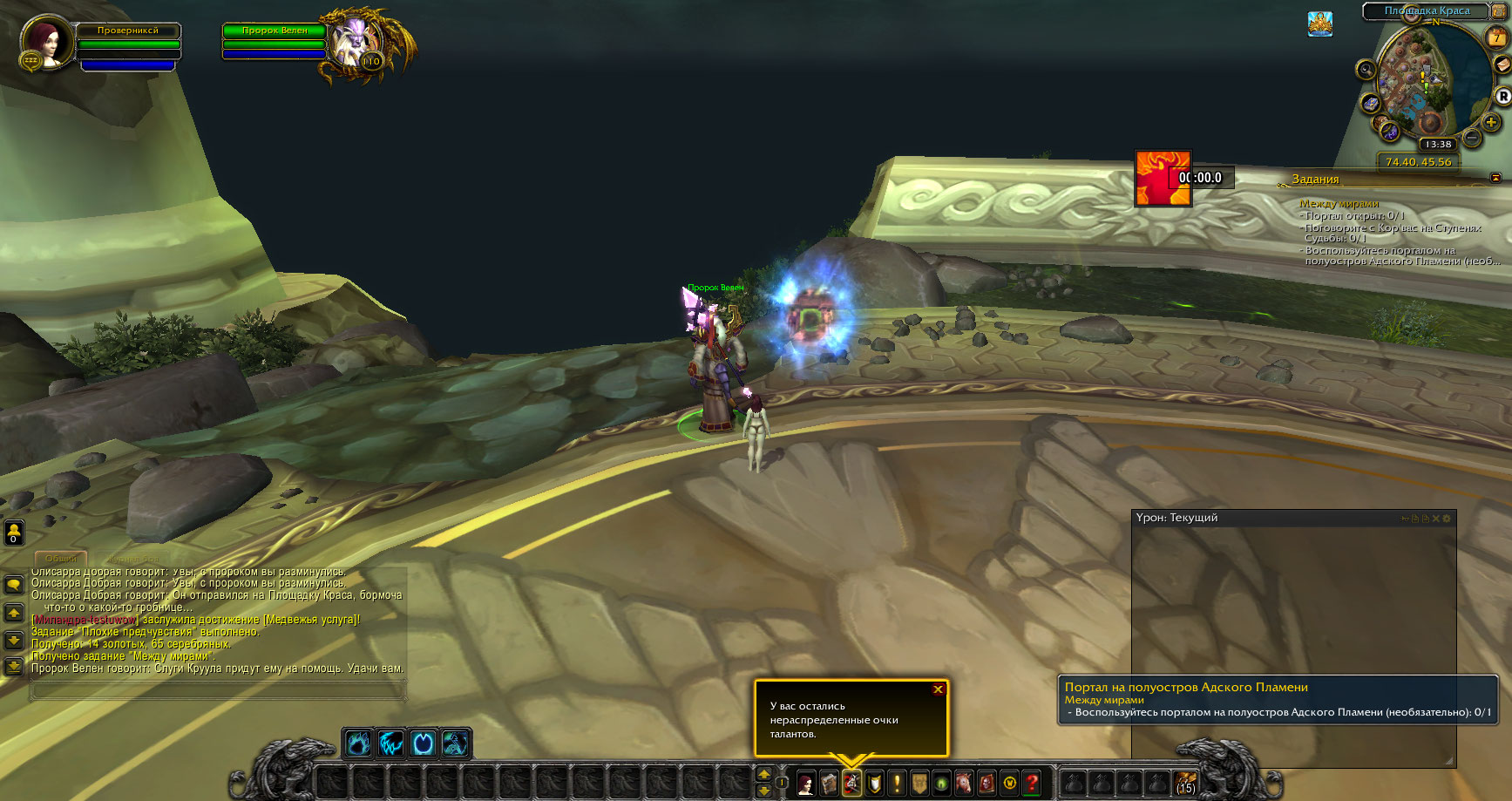Zoom out the minimap with minus button

[1472, 138]
